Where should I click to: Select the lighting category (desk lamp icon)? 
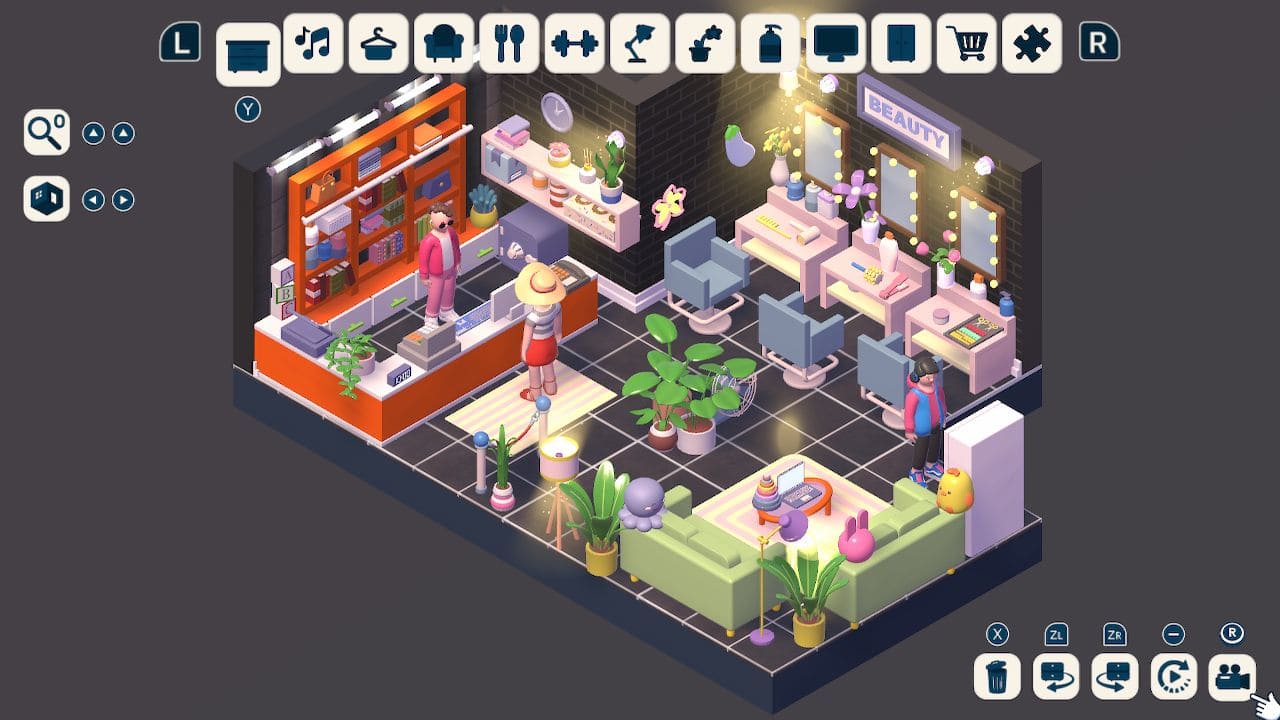tap(640, 43)
